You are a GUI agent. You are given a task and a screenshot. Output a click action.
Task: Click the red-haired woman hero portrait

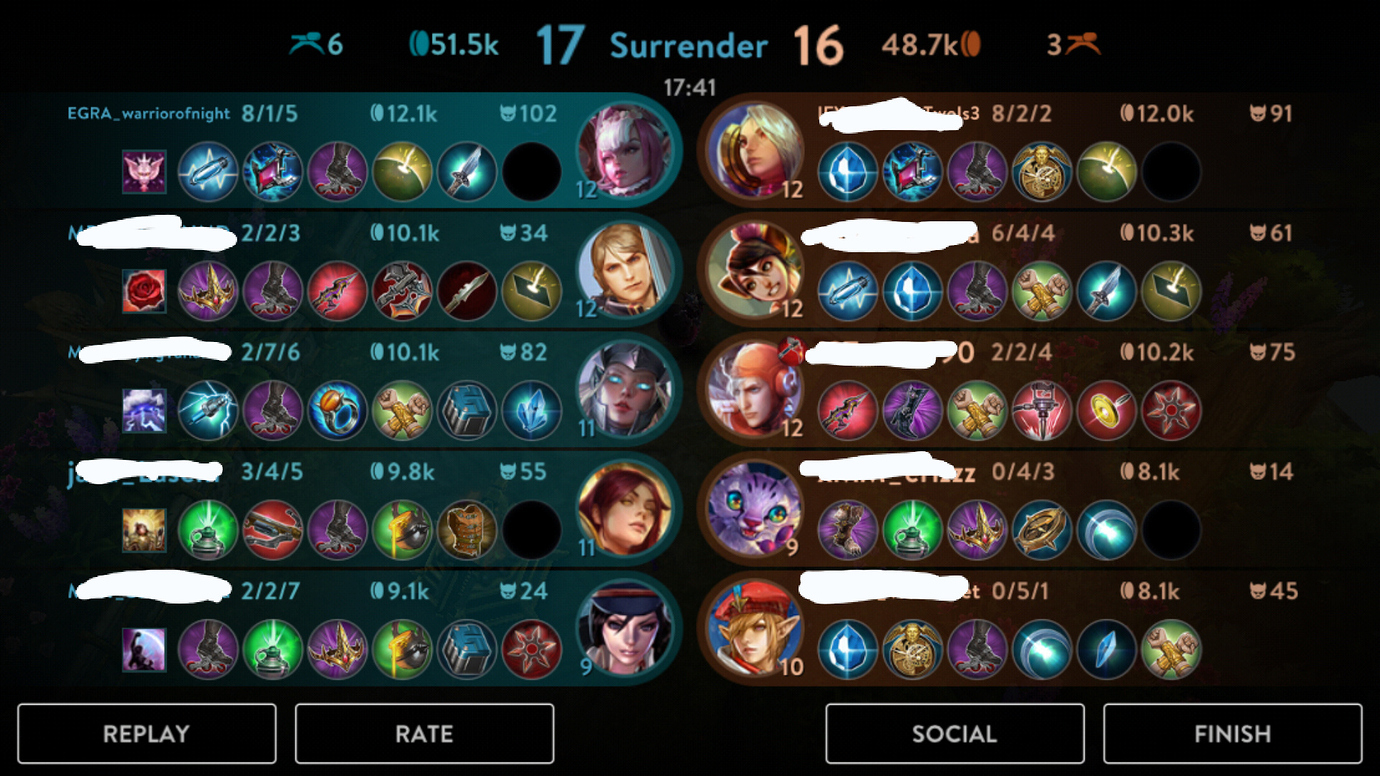click(625, 510)
